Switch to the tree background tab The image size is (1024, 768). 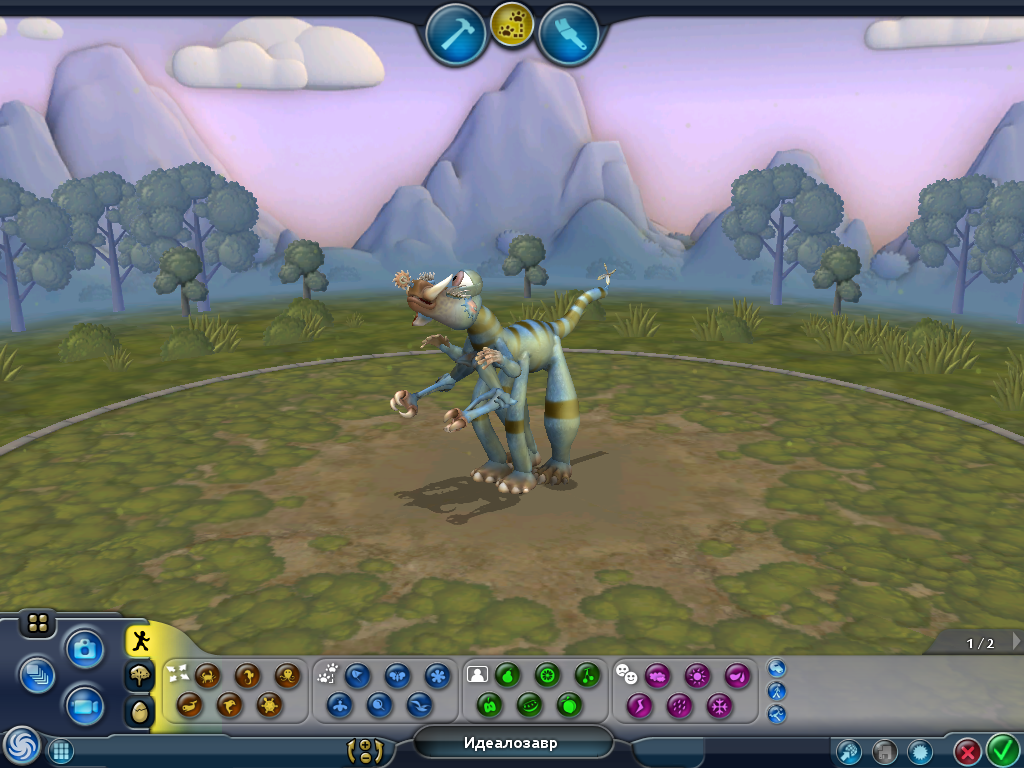point(140,676)
